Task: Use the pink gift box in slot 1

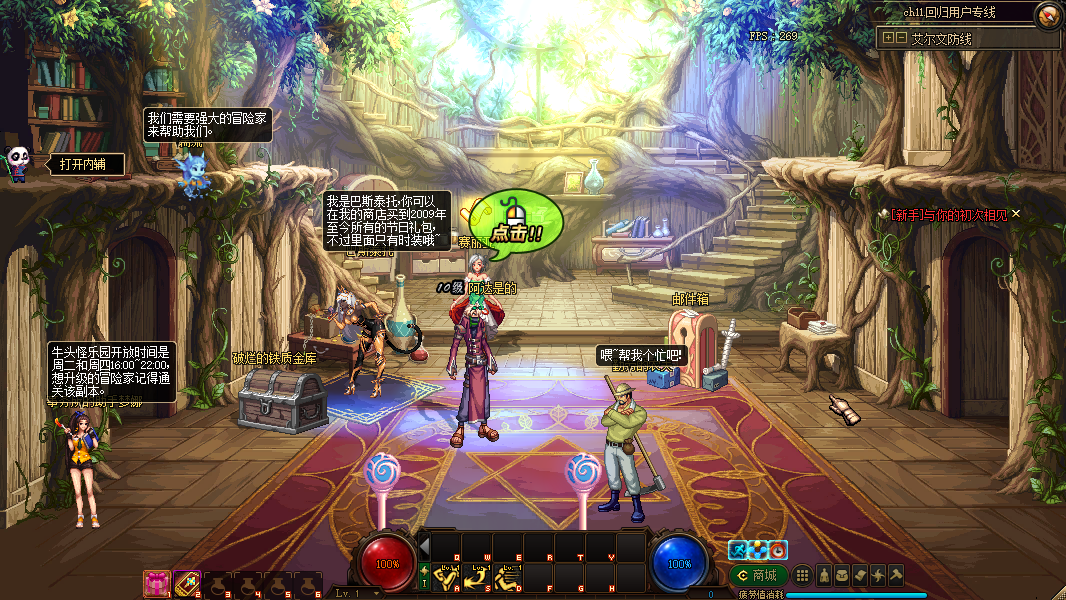Action: coord(156,582)
